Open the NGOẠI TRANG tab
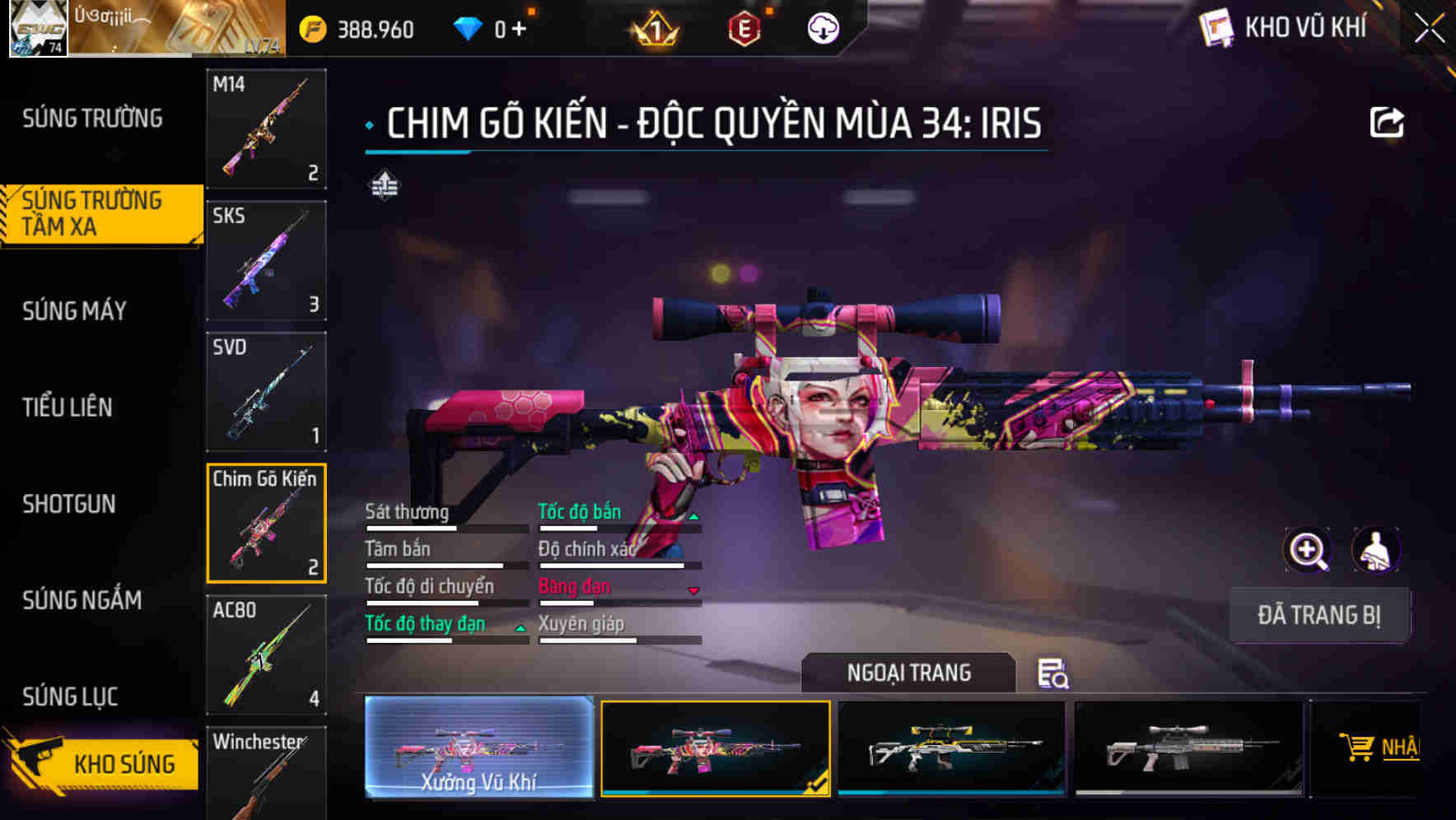Image resolution: width=1456 pixels, height=820 pixels. [x=909, y=673]
